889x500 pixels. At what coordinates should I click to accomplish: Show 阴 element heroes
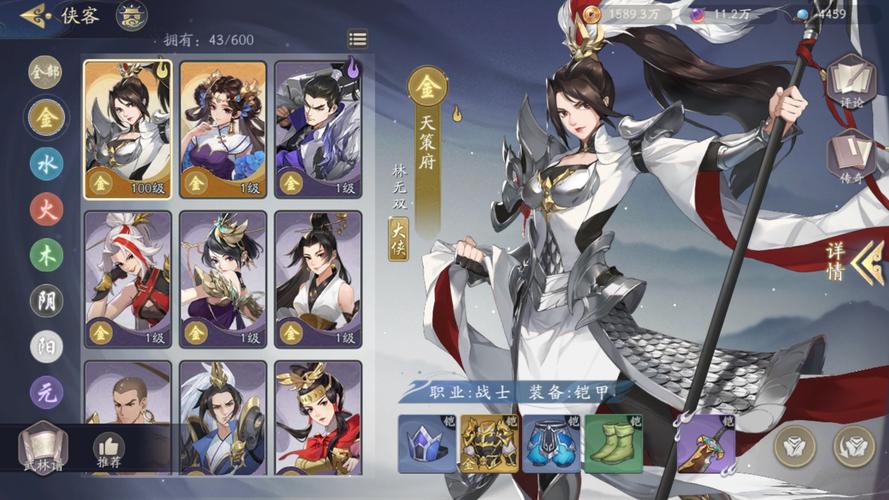click(46, 300)
